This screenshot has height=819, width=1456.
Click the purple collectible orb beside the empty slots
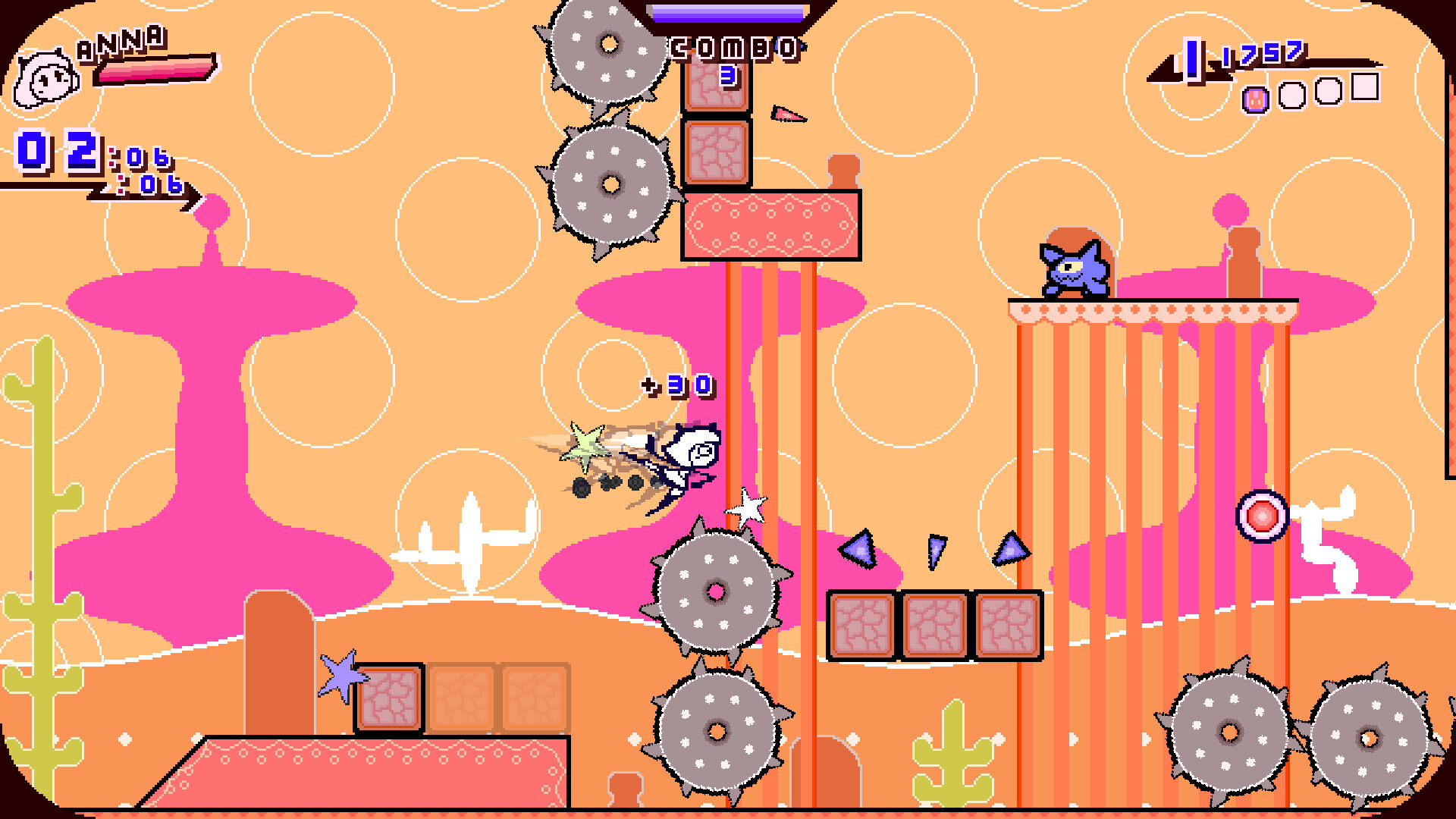(x=1257, y=99)
